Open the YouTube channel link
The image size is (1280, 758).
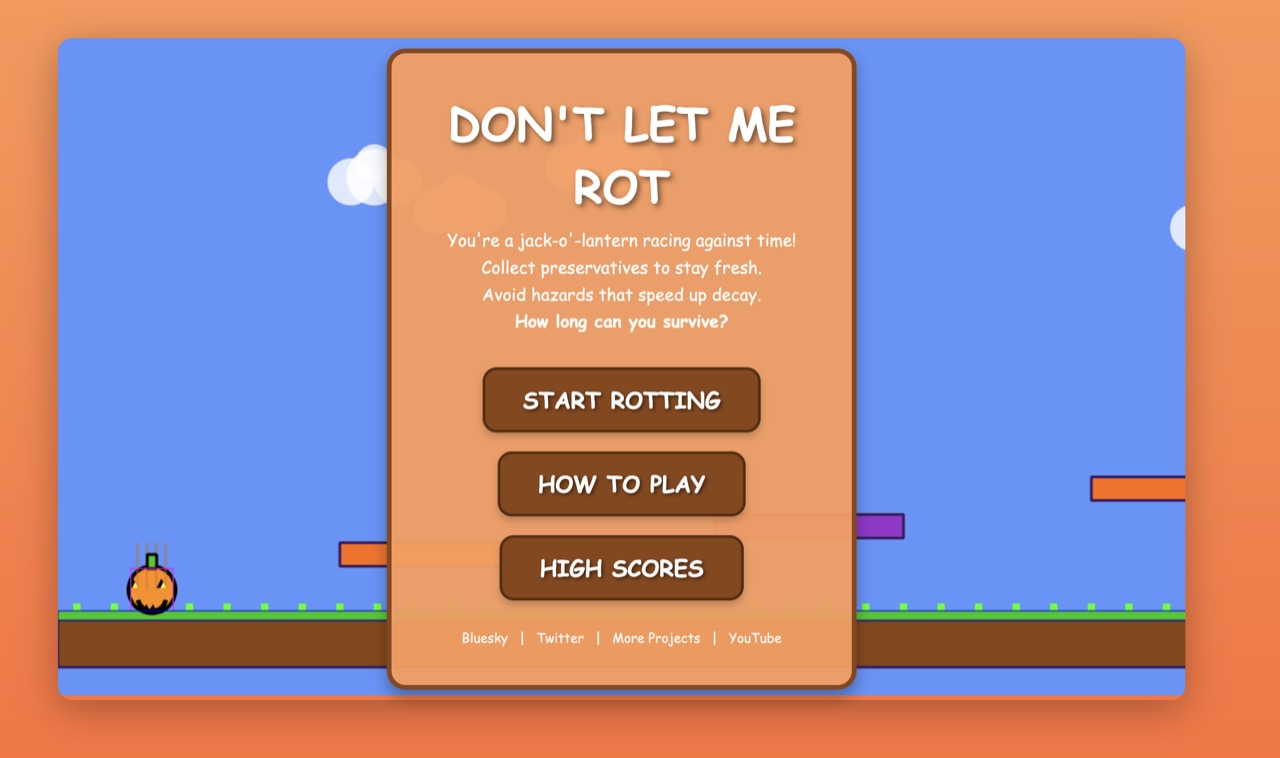(755, 638)
